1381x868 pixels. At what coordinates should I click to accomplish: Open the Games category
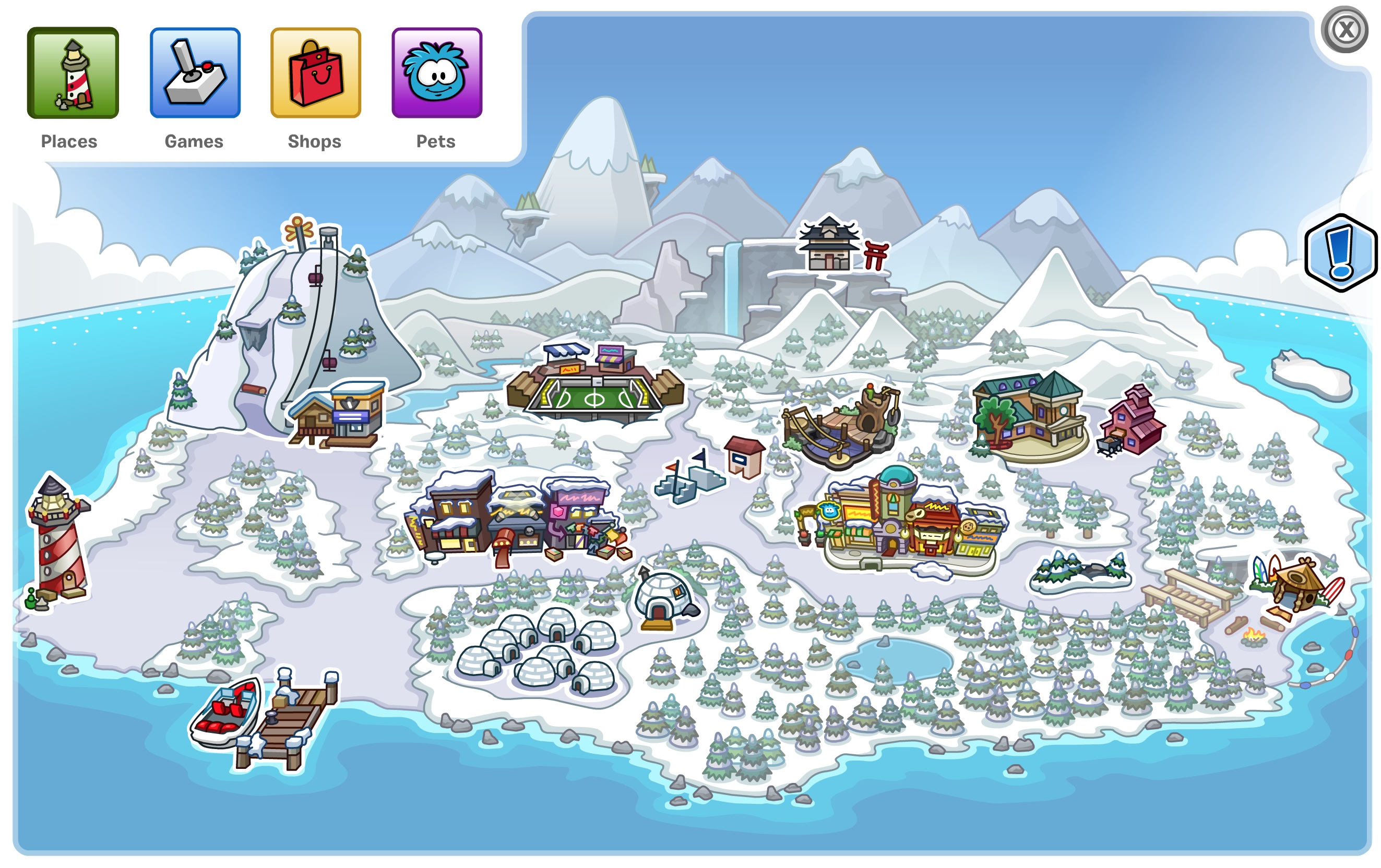[195, 73]
